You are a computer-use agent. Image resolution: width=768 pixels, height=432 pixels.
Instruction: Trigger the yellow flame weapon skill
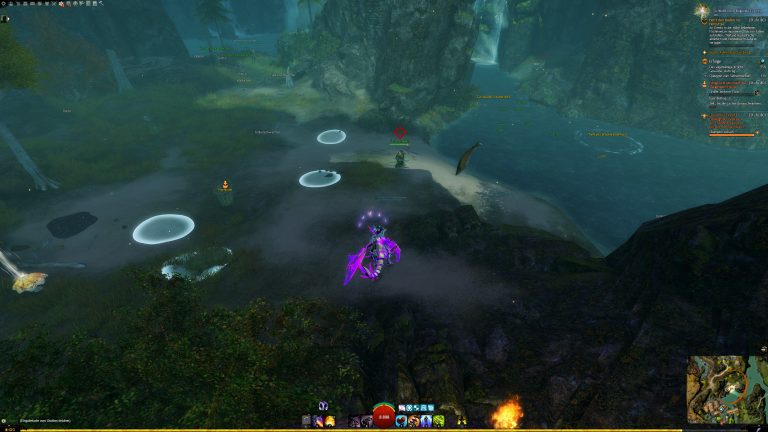330,421
